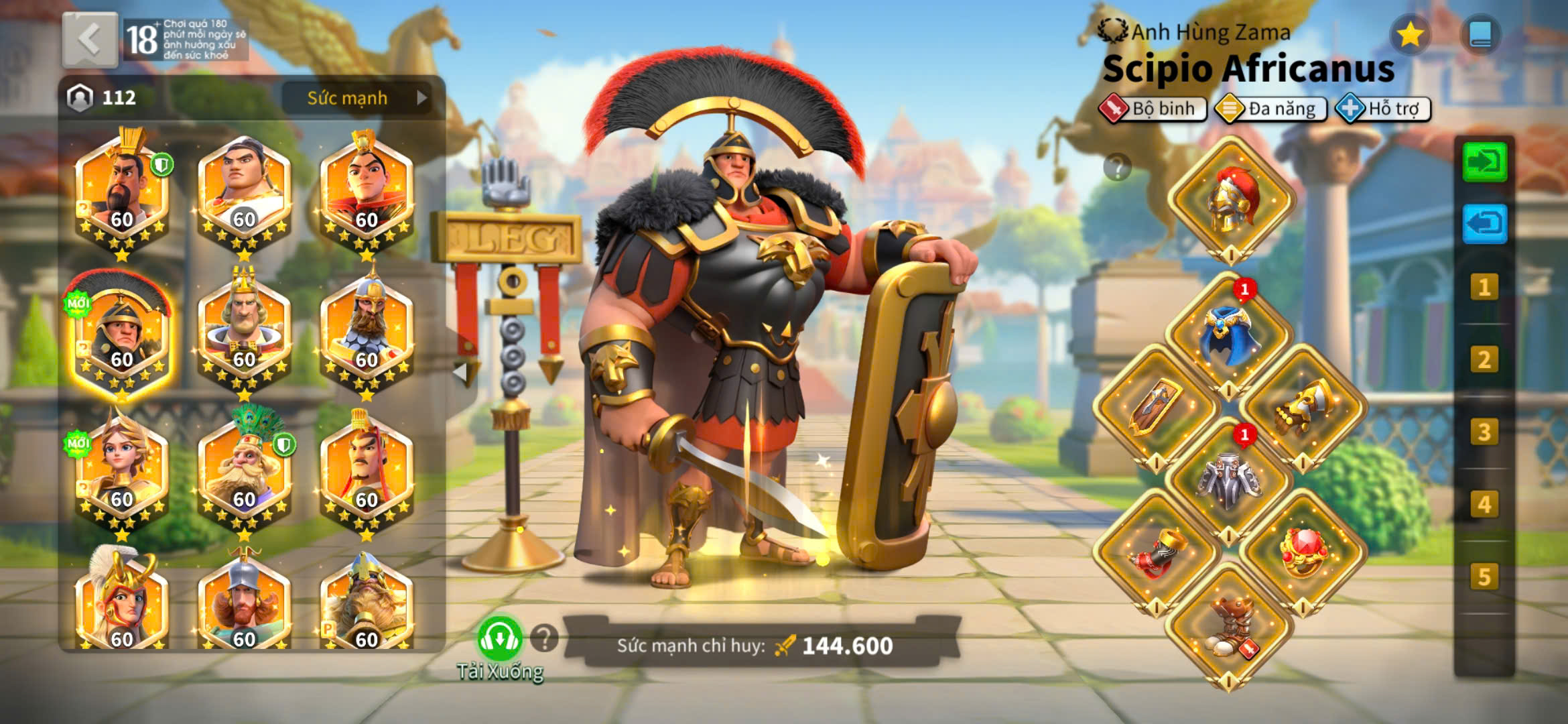Open the blue book icon
Screen dimensions: 1568x724
1480,35
